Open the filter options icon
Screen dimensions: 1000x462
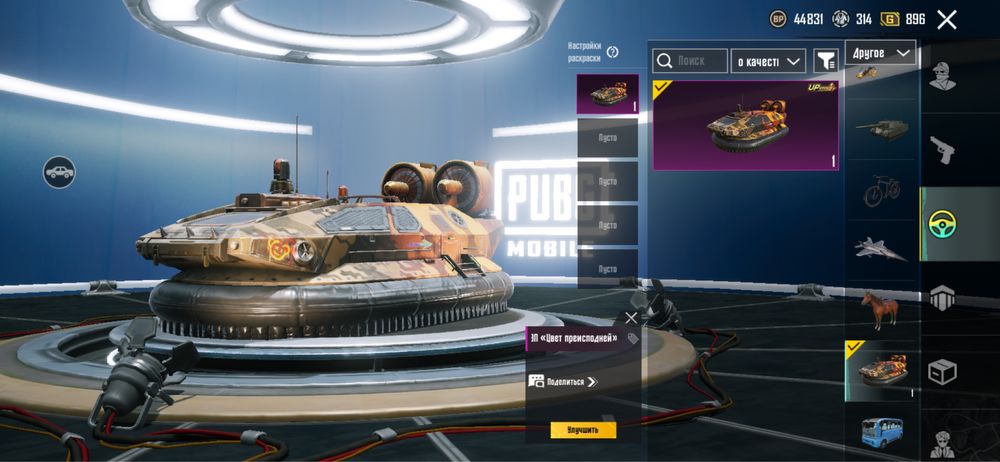coord(825,61)
